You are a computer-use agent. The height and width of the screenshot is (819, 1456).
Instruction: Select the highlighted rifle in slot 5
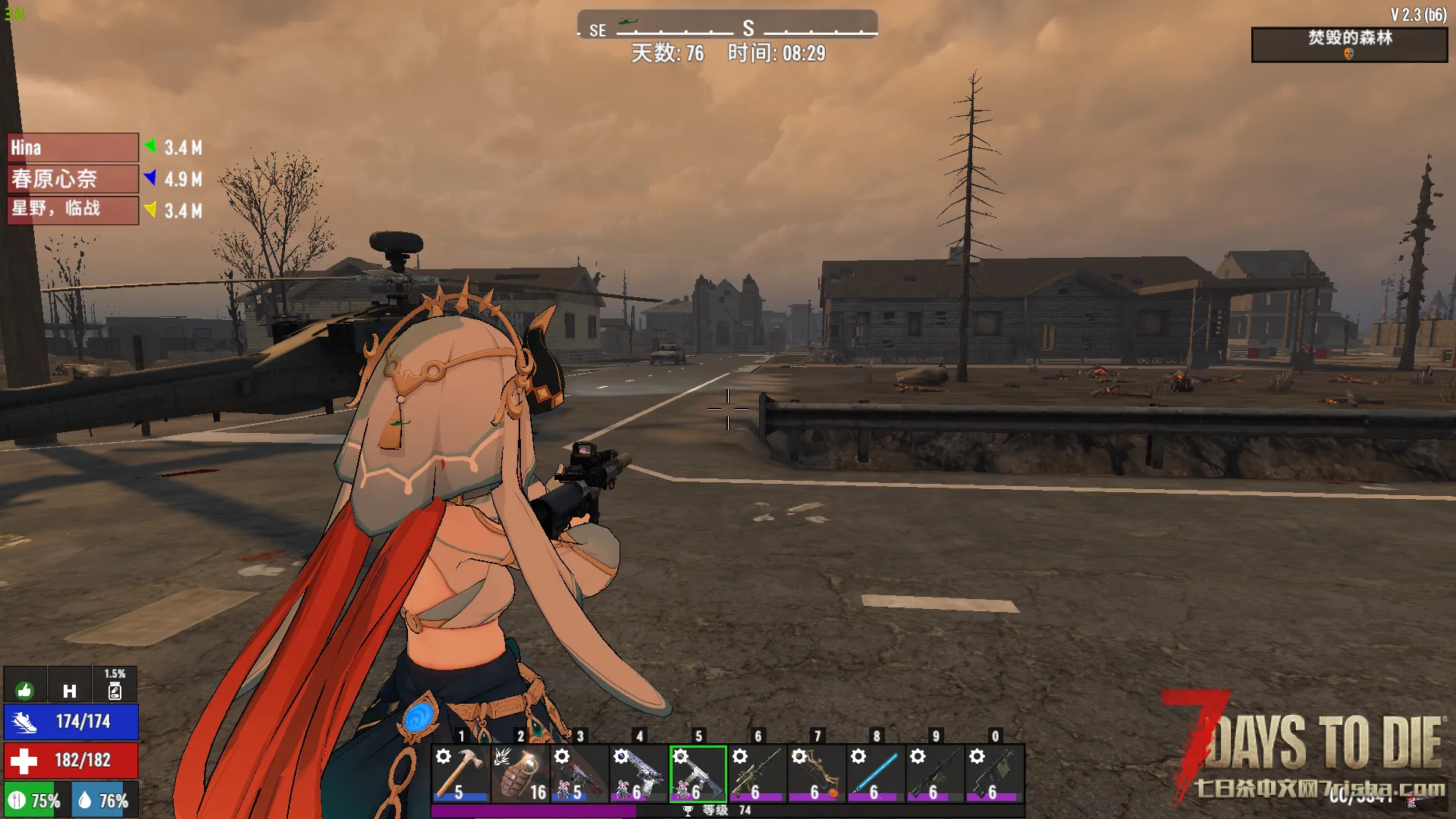[698, 773]
